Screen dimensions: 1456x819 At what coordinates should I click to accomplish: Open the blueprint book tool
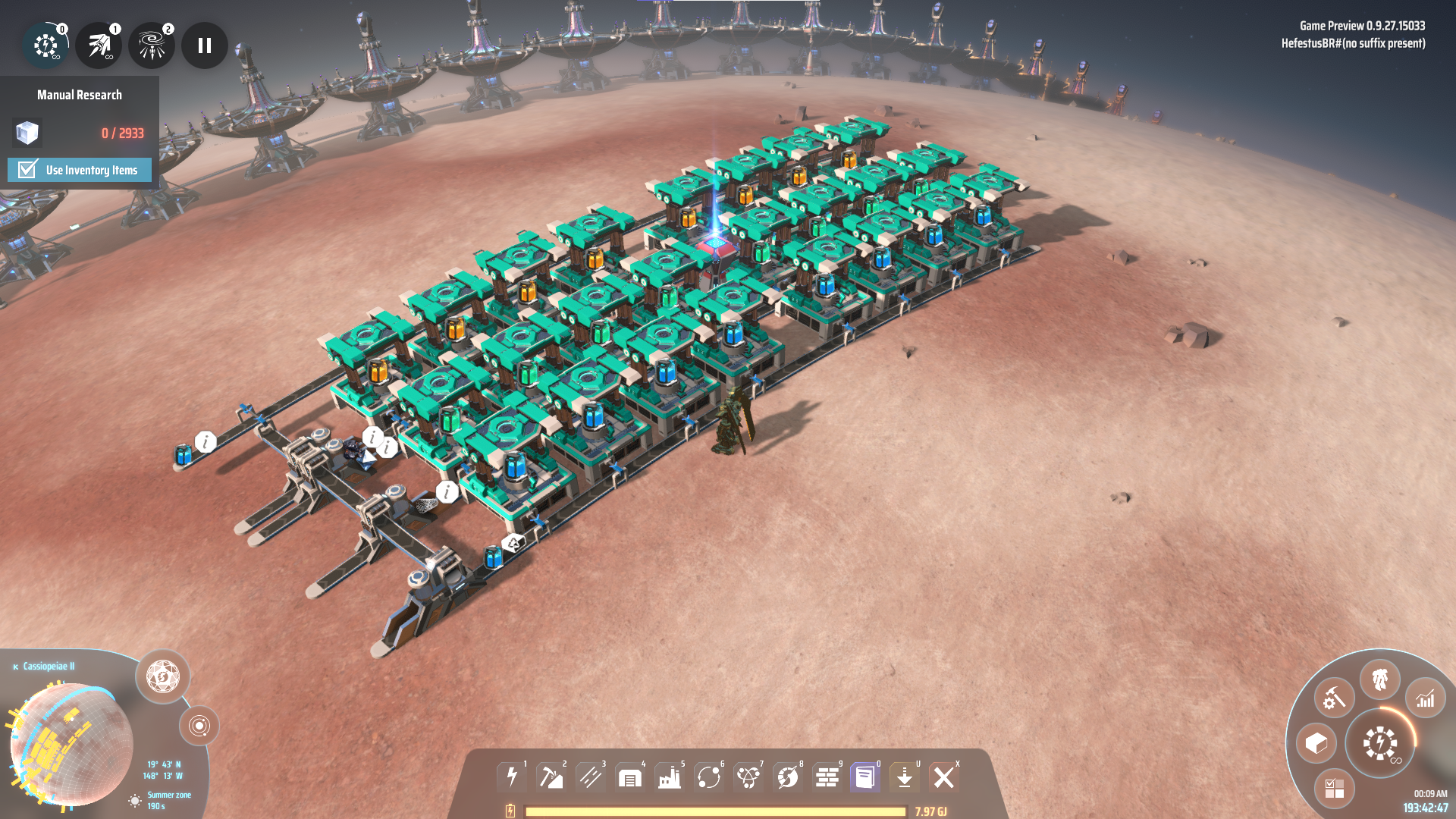pos(865,777)
